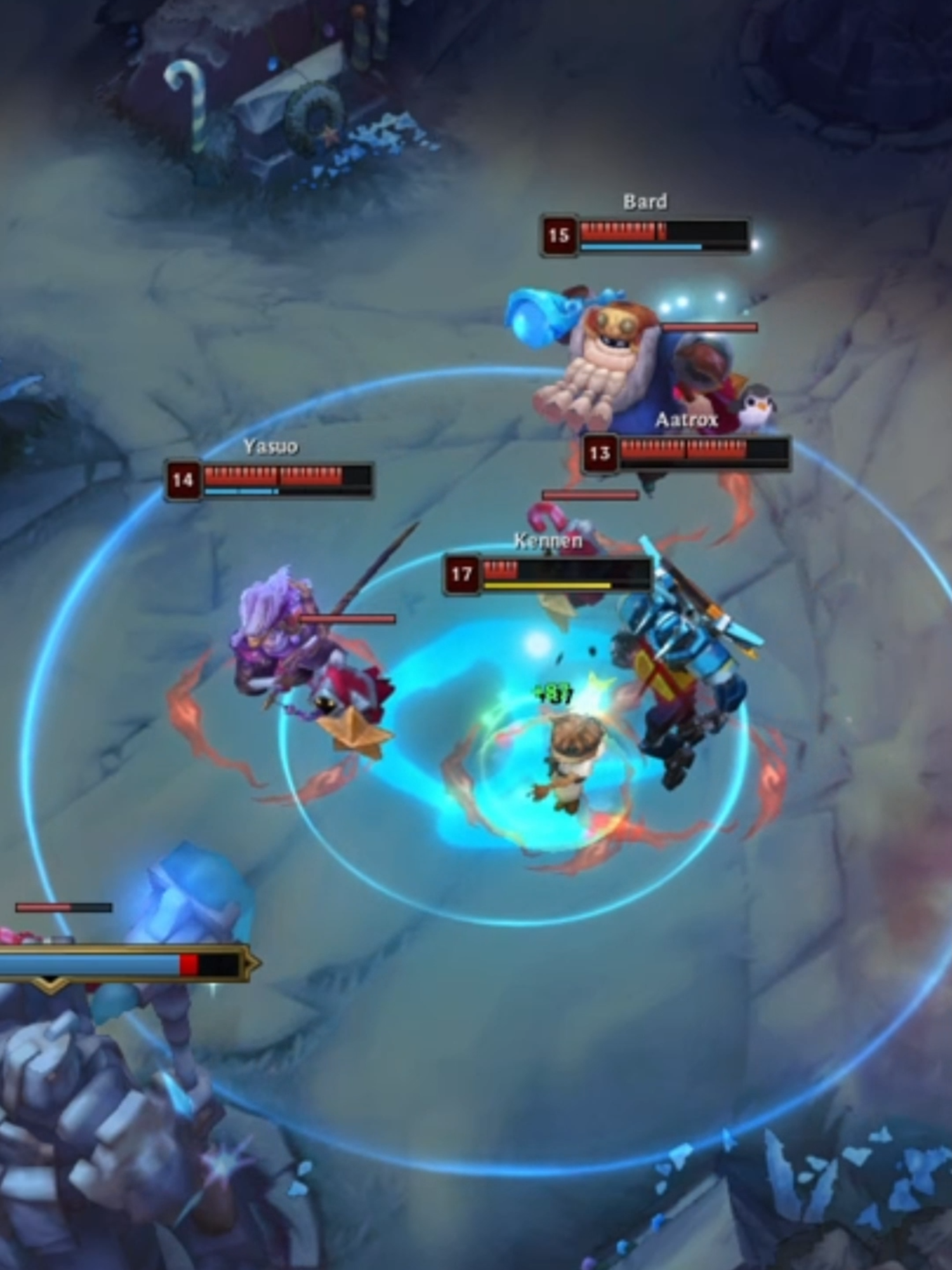This screenshot has width=952, height=1270.
Task: Click the Bard nameplate text
Action: (645, 201)
